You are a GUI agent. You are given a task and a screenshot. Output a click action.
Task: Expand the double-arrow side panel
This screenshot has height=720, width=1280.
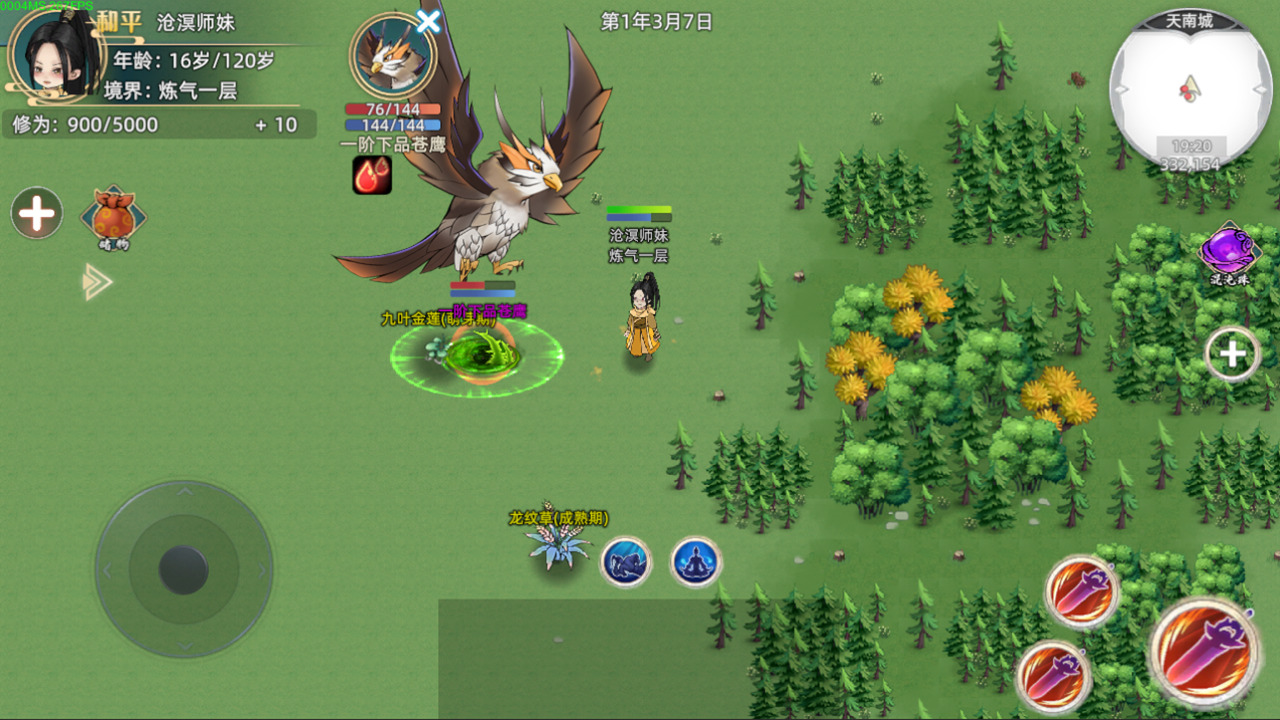[x=97, y=282]
